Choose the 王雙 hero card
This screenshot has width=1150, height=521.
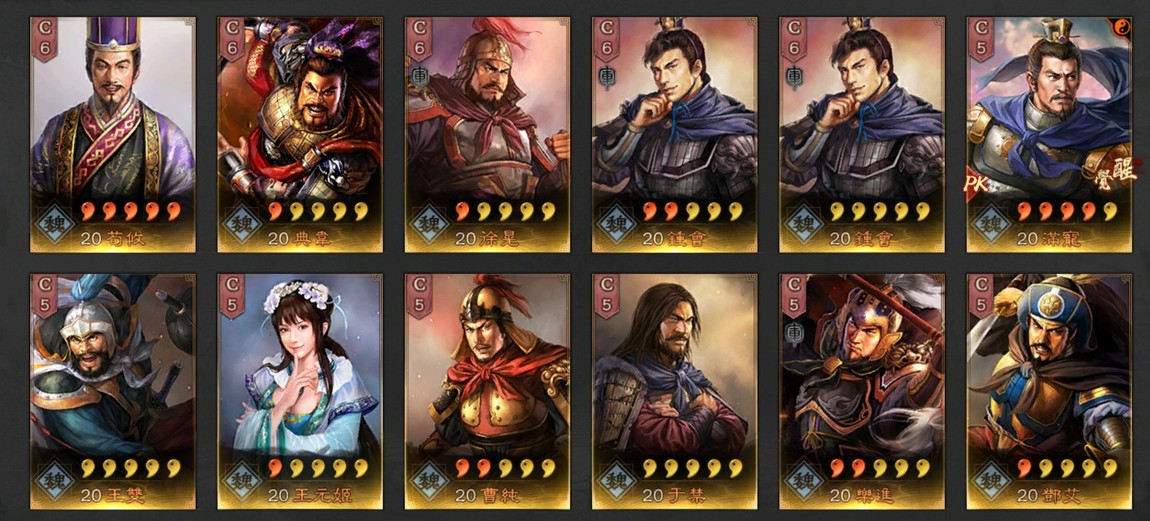(113, 391)
